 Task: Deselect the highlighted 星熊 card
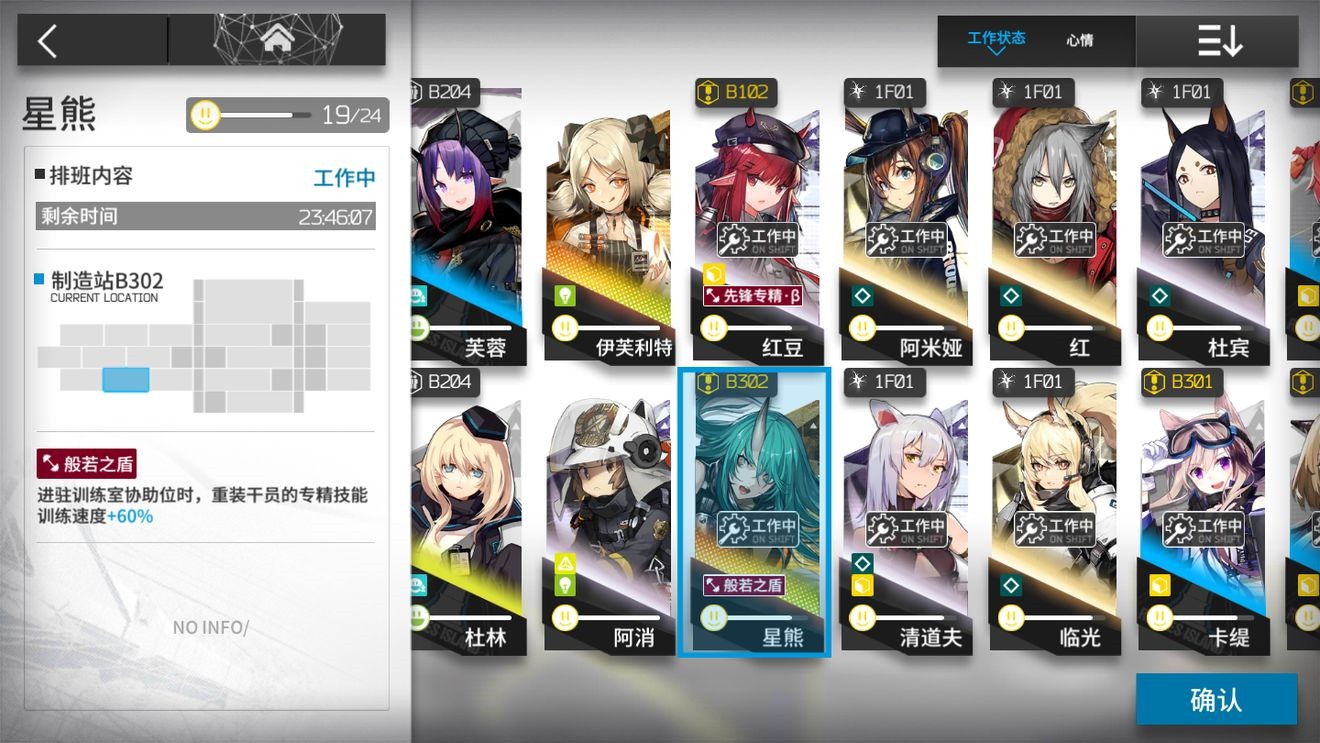point(754,512)
